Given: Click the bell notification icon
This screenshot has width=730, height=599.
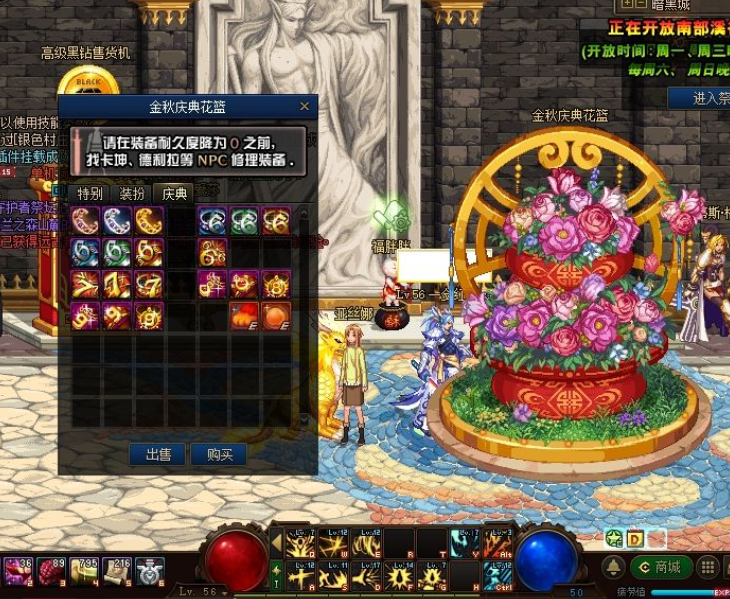Looking at the screenshot, I should [x=614, y=568].
